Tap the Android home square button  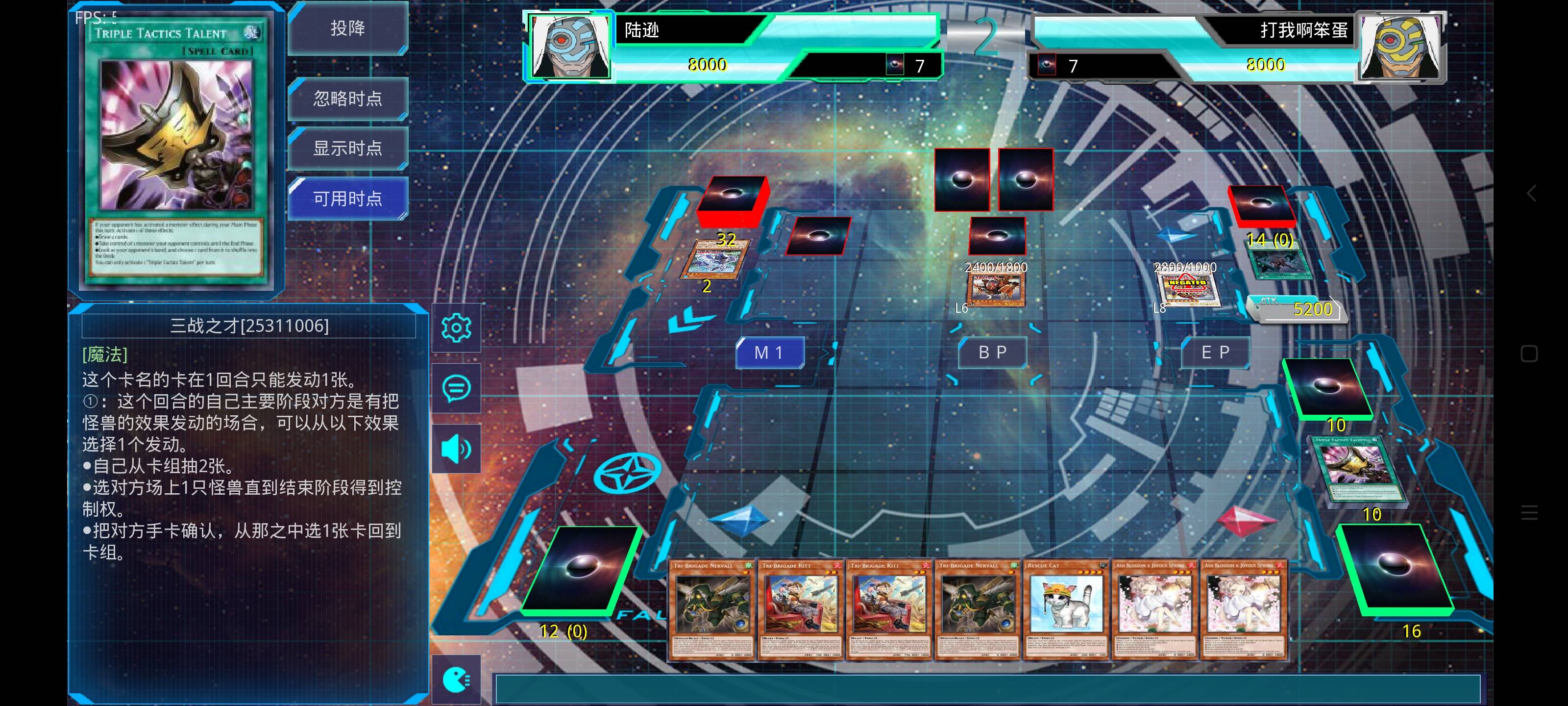tap(1529, 354)
